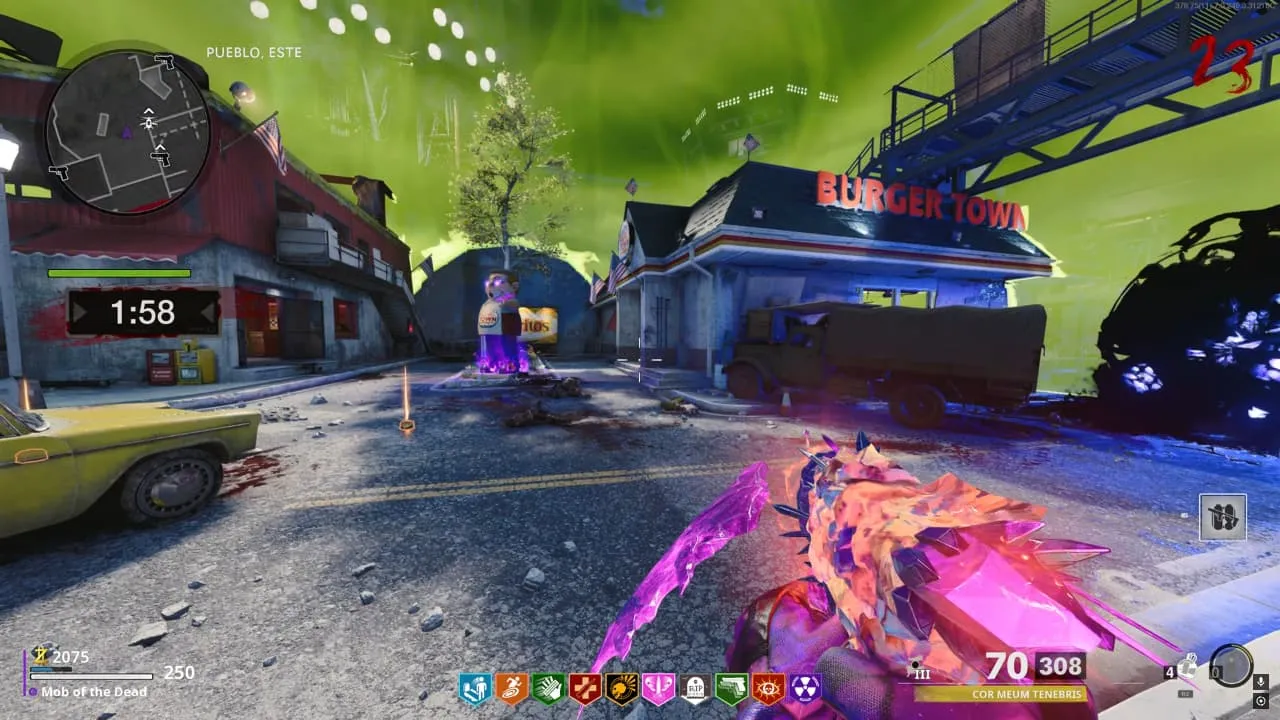This screenshot has height=720, width=1280.
Task: Click the yellow Z essence points icon
Action: 42,656
